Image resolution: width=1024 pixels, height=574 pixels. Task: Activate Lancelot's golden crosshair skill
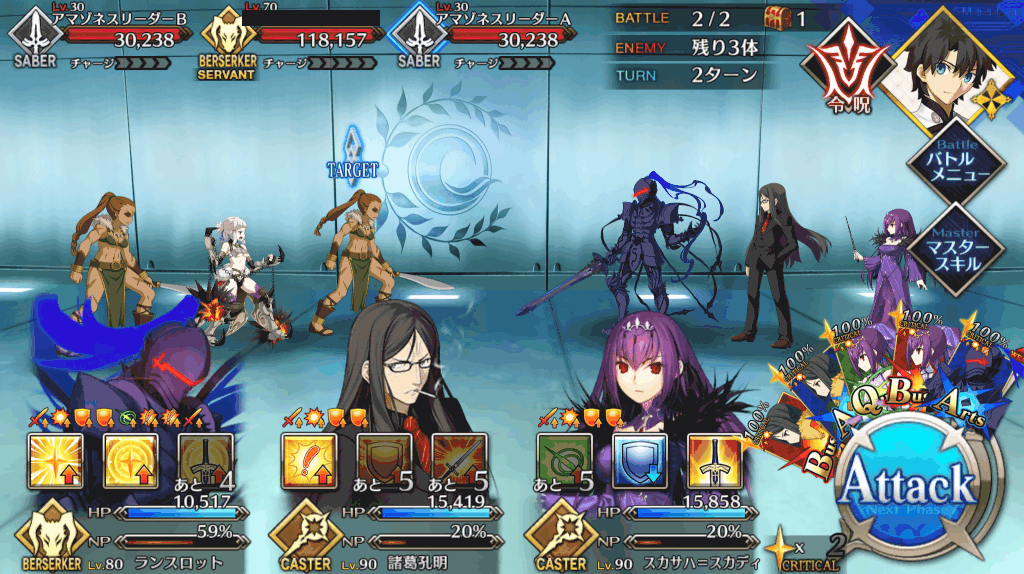click(129, 459)
